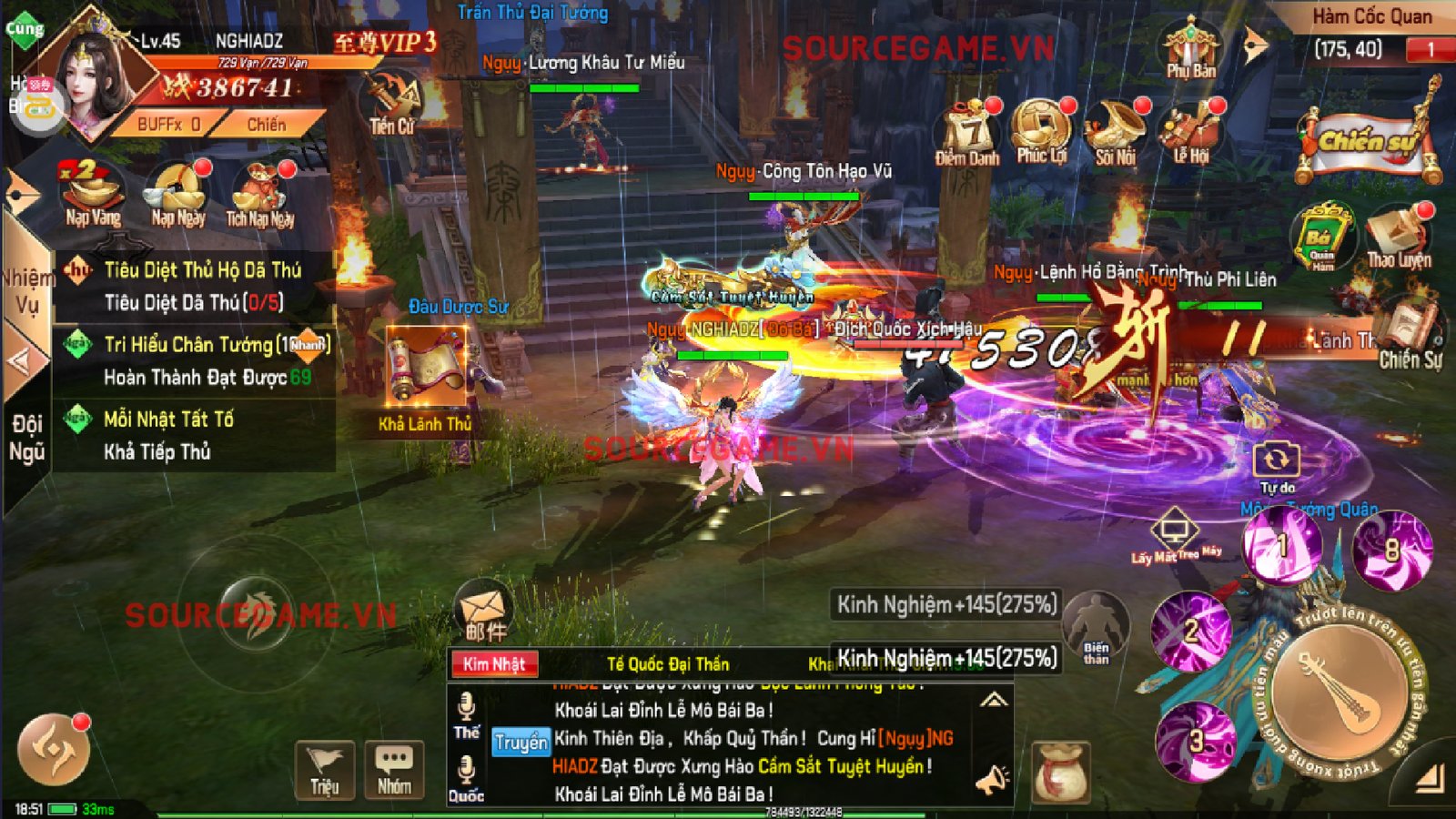Open the Điểm Danh check-in icon
Viewport: 1456px width, 819px height.
[967, 132]
